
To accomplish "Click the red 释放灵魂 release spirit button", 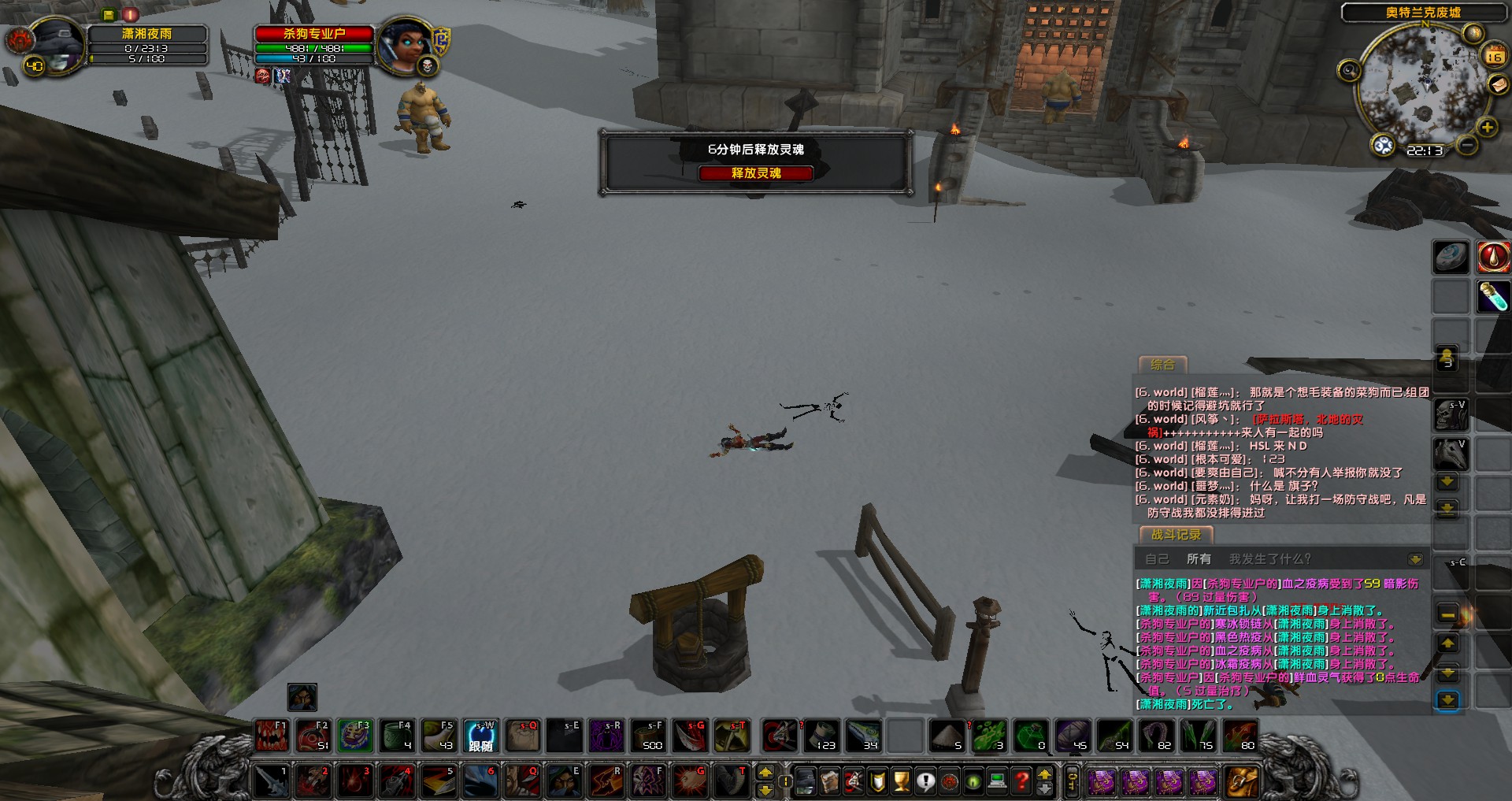I will click(x=755, y=173).
